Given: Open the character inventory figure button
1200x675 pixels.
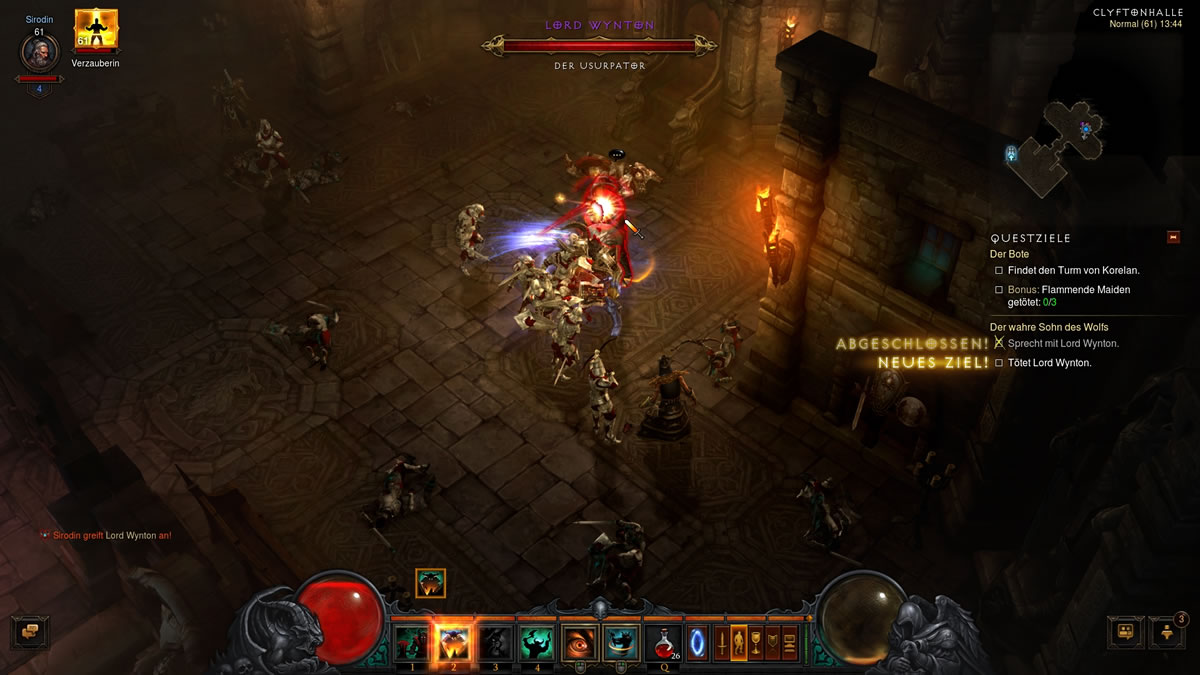Looking at the screenshot, I should pos(739,642).
